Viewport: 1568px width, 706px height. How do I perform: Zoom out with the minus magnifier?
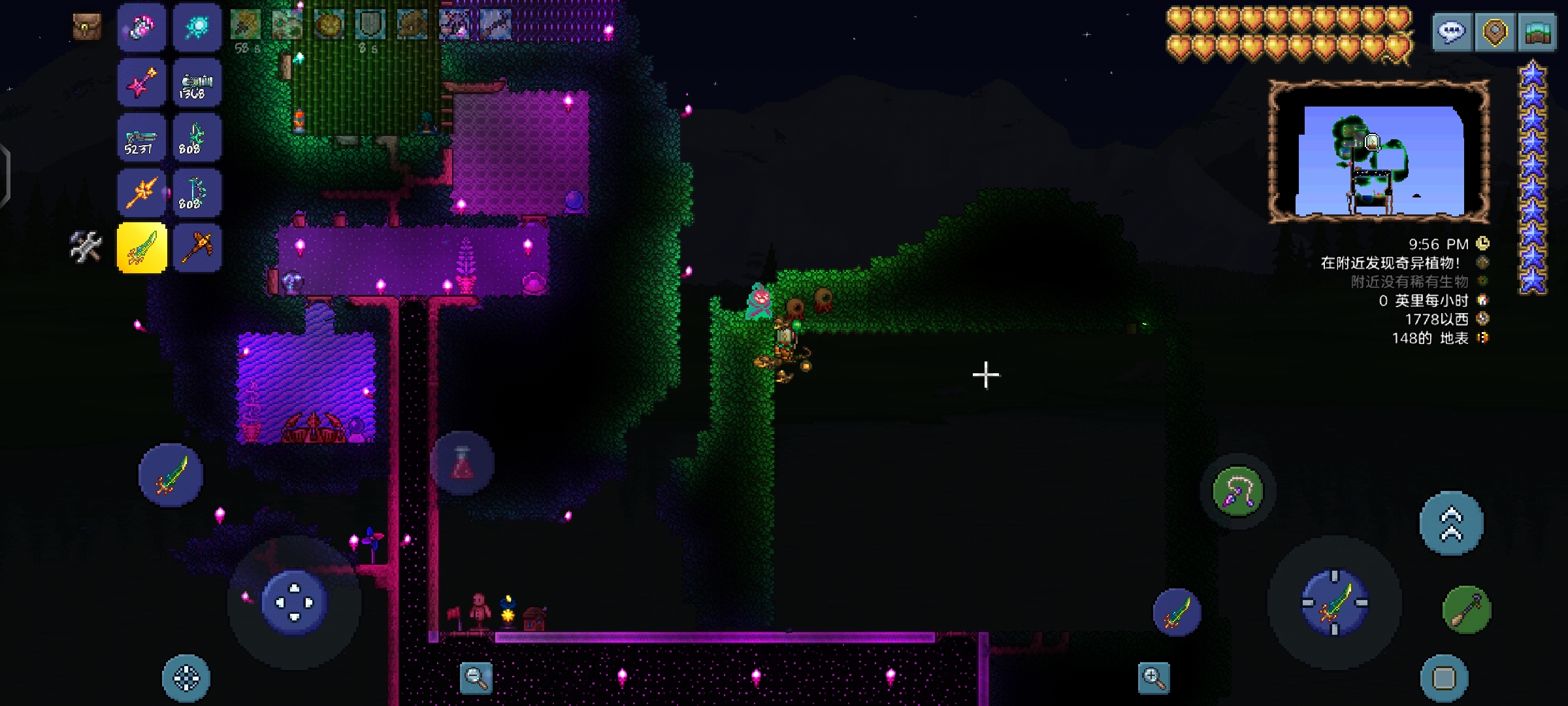[x=476, y=678]
